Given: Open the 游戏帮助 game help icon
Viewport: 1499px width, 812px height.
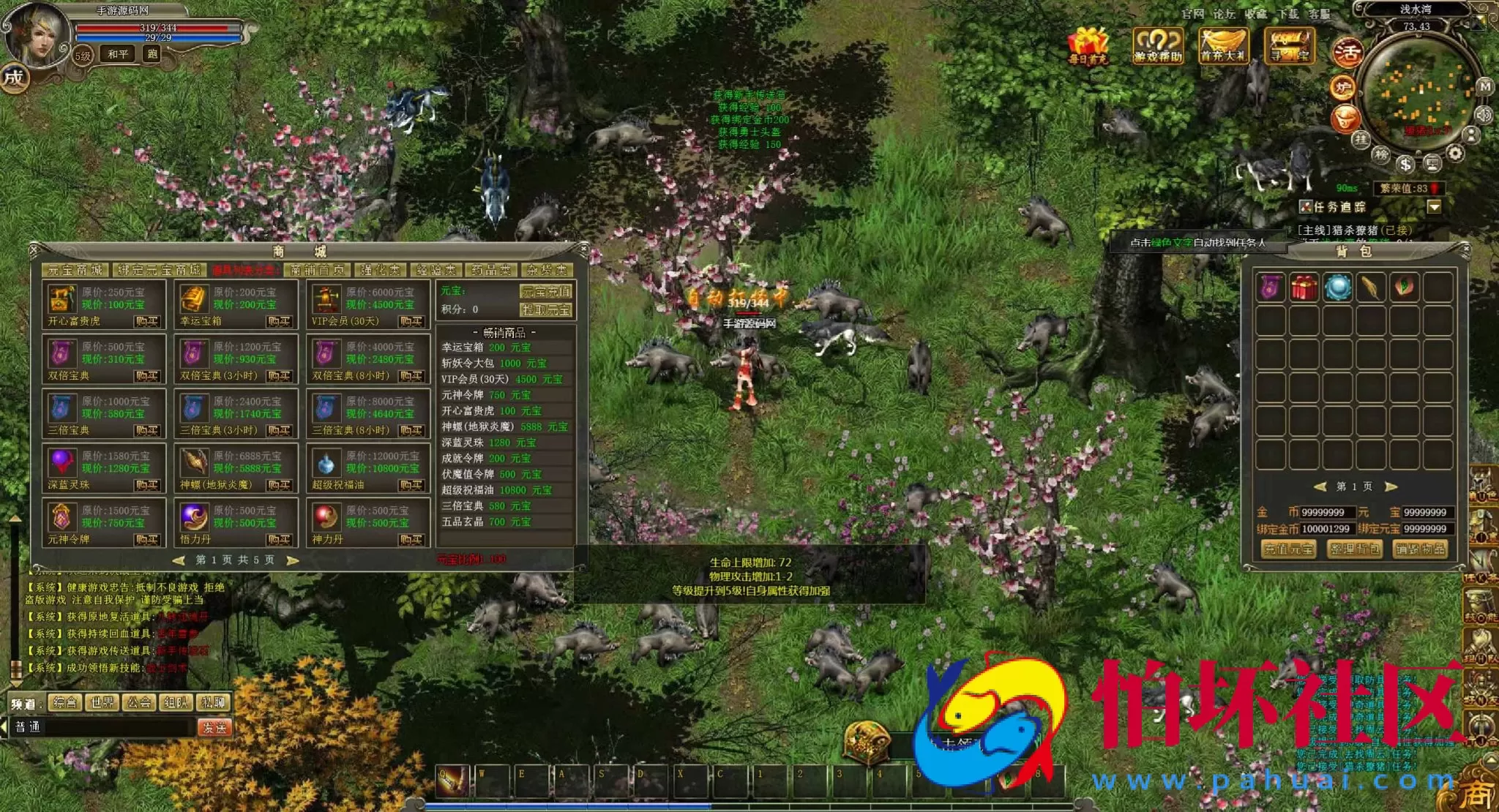Looking at the screenshot, I should point(1157,45).
